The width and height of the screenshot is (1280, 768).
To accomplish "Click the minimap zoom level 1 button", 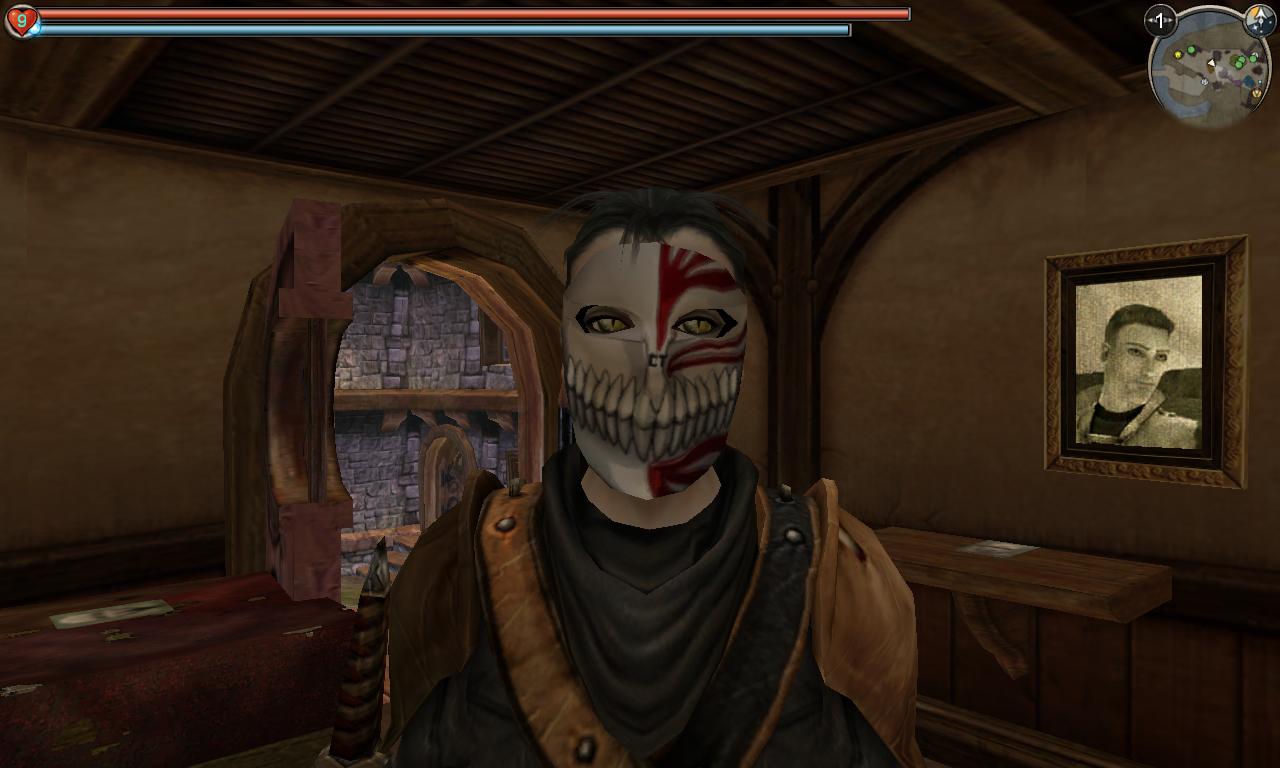I will coord(1160,20).
